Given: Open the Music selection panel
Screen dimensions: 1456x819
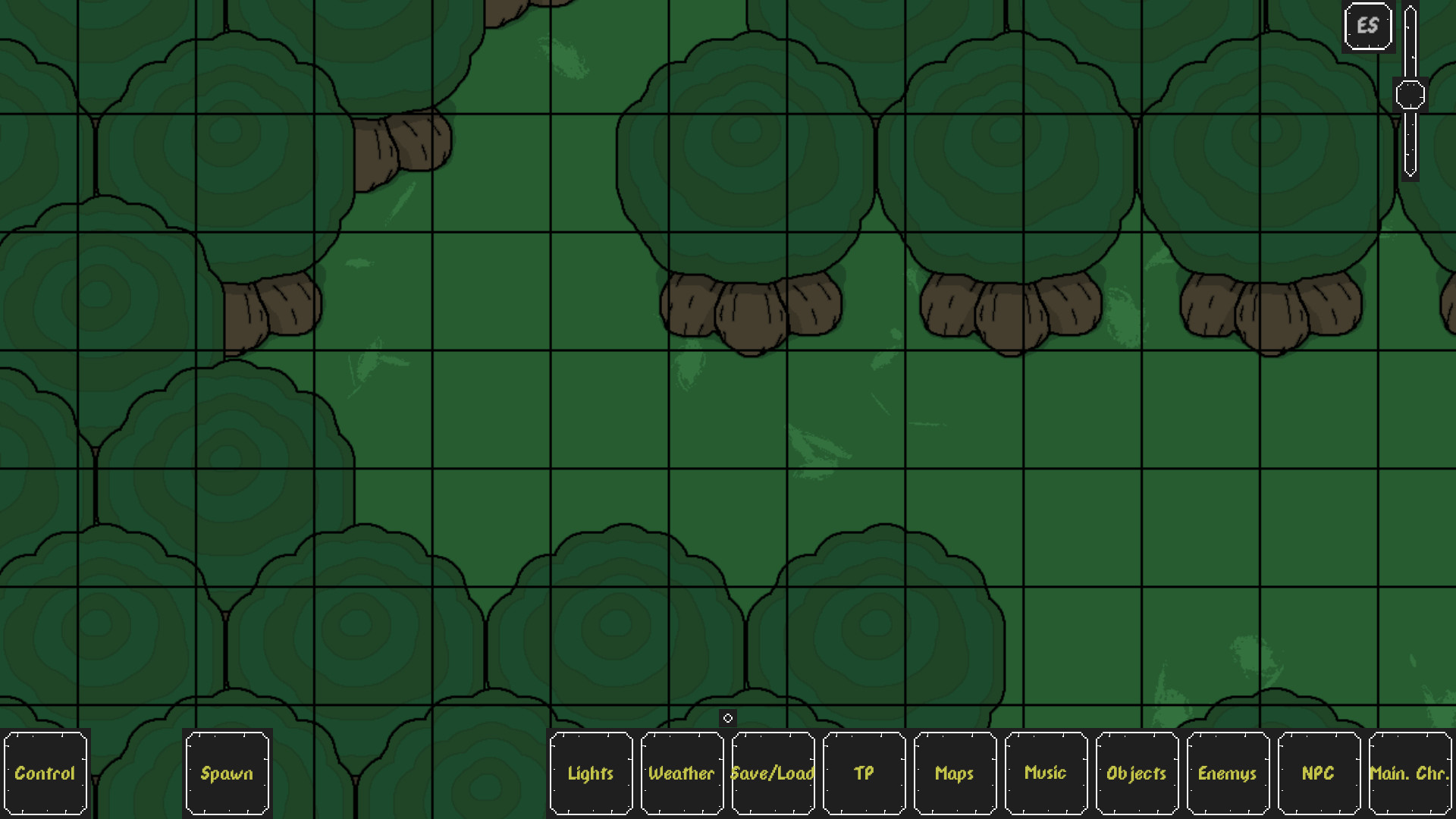Looking at the screenshot, I should click(1044, 773).
